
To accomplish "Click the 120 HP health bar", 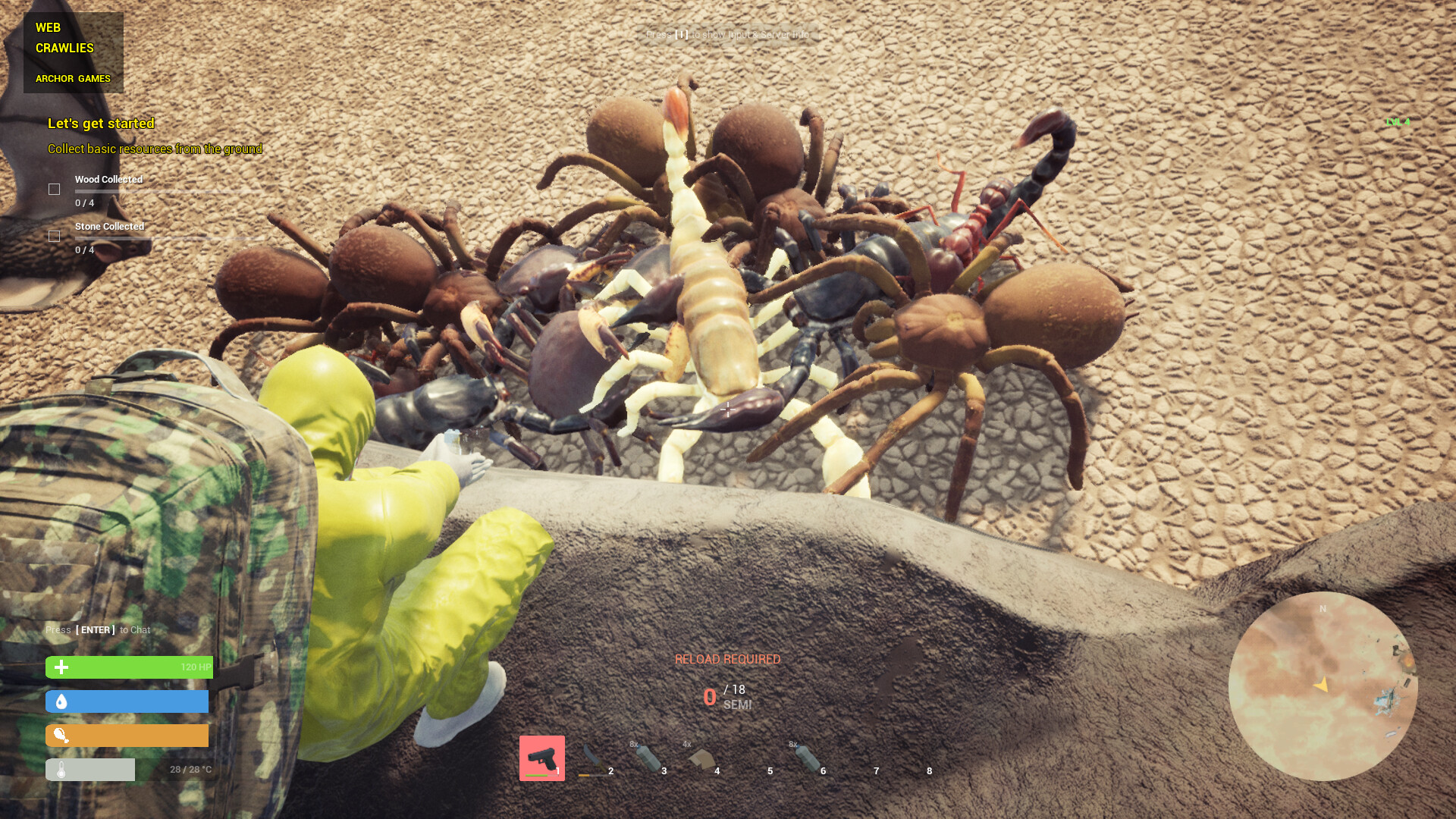I will pyautogui.click(x=127, y=667).
